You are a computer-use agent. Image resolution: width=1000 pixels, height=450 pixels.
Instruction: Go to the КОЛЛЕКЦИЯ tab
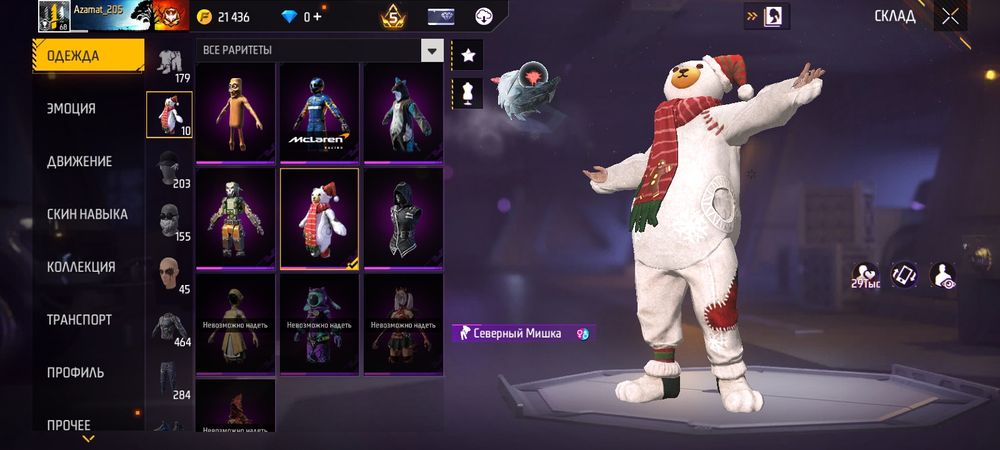coord(81,267)
